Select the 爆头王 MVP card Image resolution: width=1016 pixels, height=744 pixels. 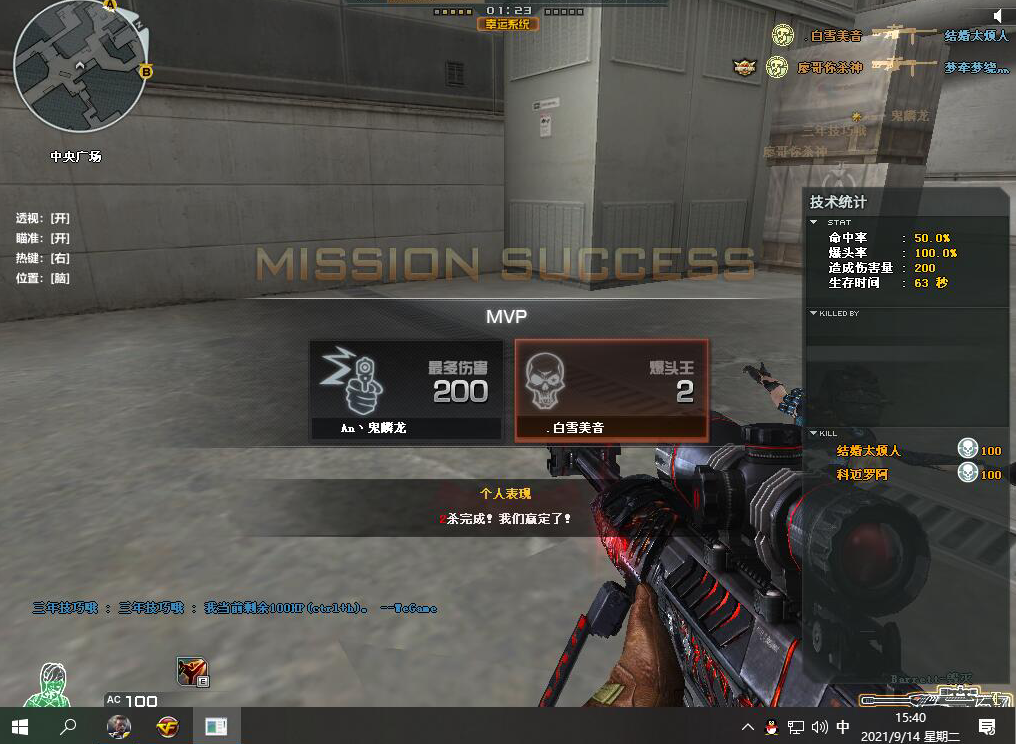(x=611, y=390)
